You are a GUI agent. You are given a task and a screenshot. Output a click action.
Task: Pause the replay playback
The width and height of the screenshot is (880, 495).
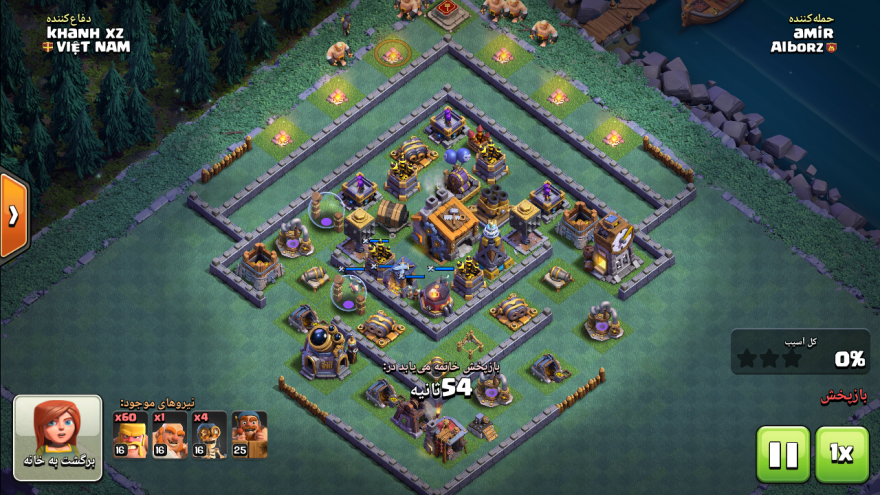click(783, 455)
